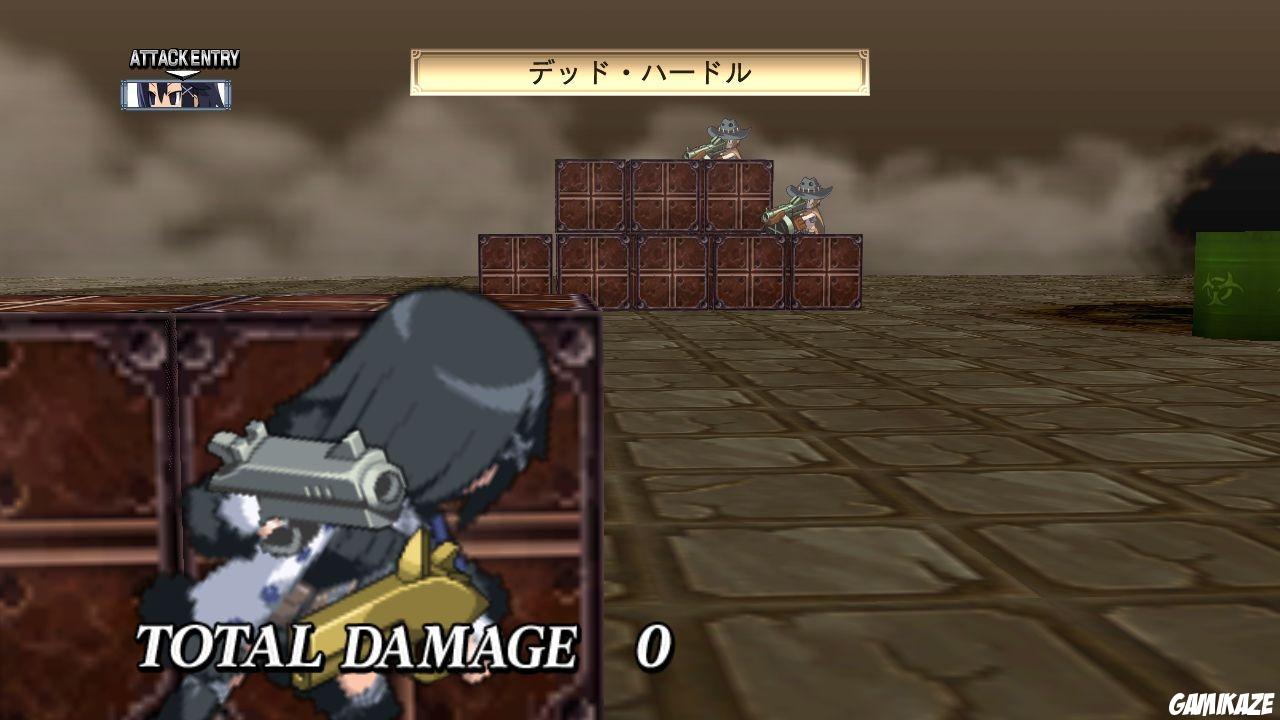Viewport: 1280px width, 720px height.
Task: Select the ATTACK ENTRY header label
Action: (183, 58)
